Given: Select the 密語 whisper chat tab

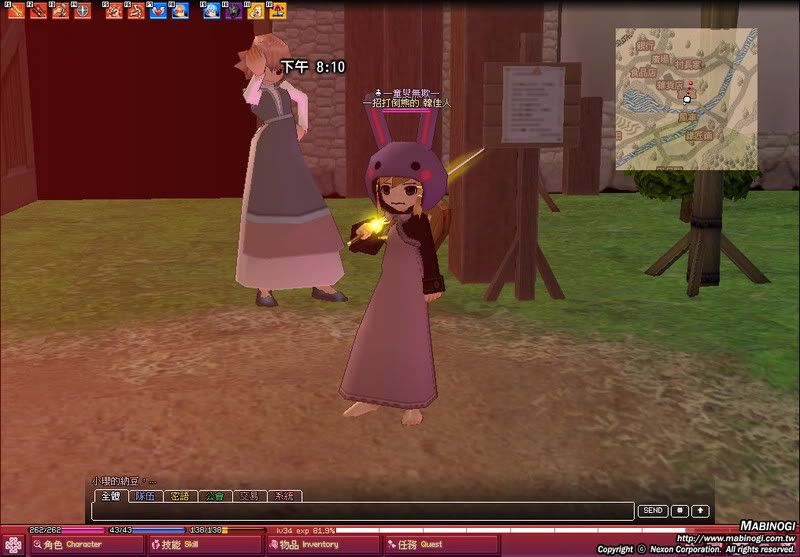Looking at the screenshot, I should pos(179,496).
